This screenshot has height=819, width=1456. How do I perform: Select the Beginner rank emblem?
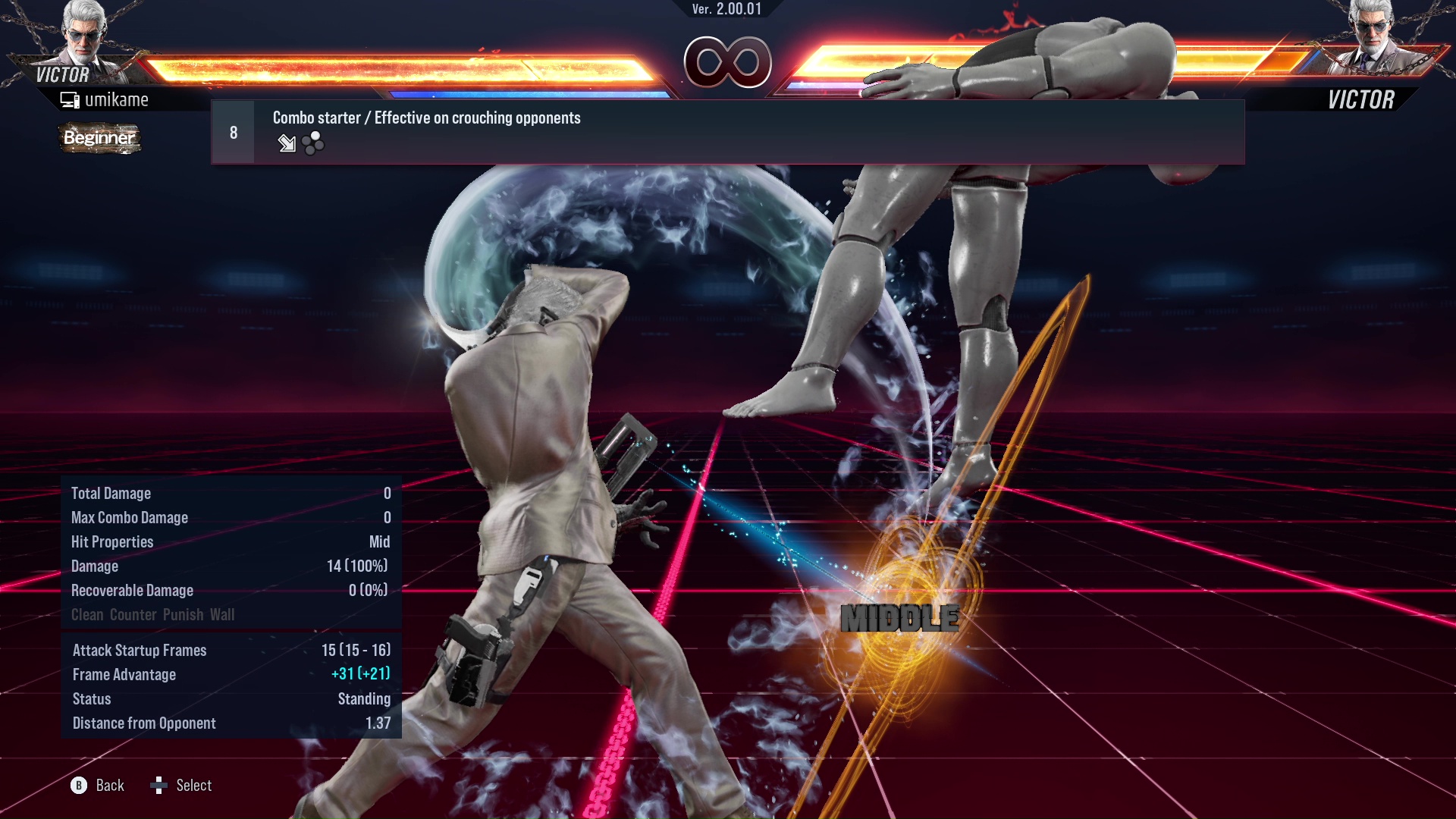(x=99, y=139)
